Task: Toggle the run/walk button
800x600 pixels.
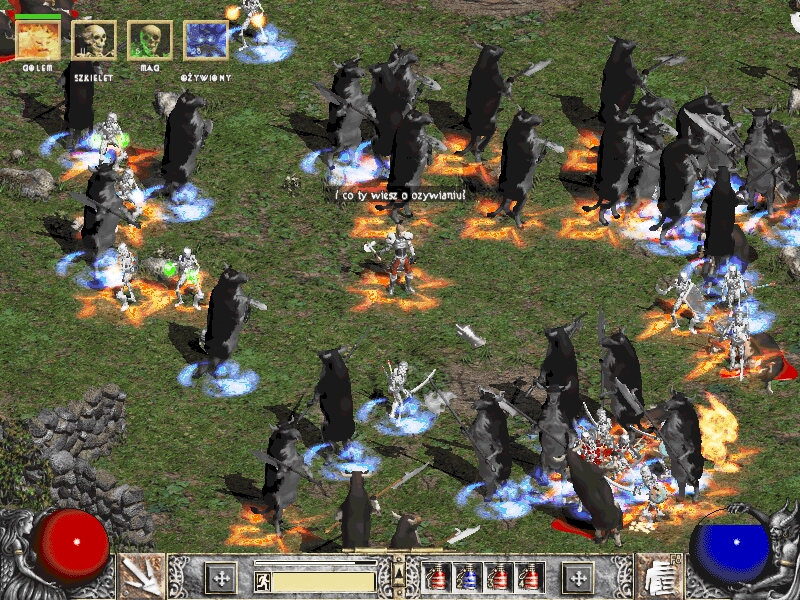Action: [262, 580]
